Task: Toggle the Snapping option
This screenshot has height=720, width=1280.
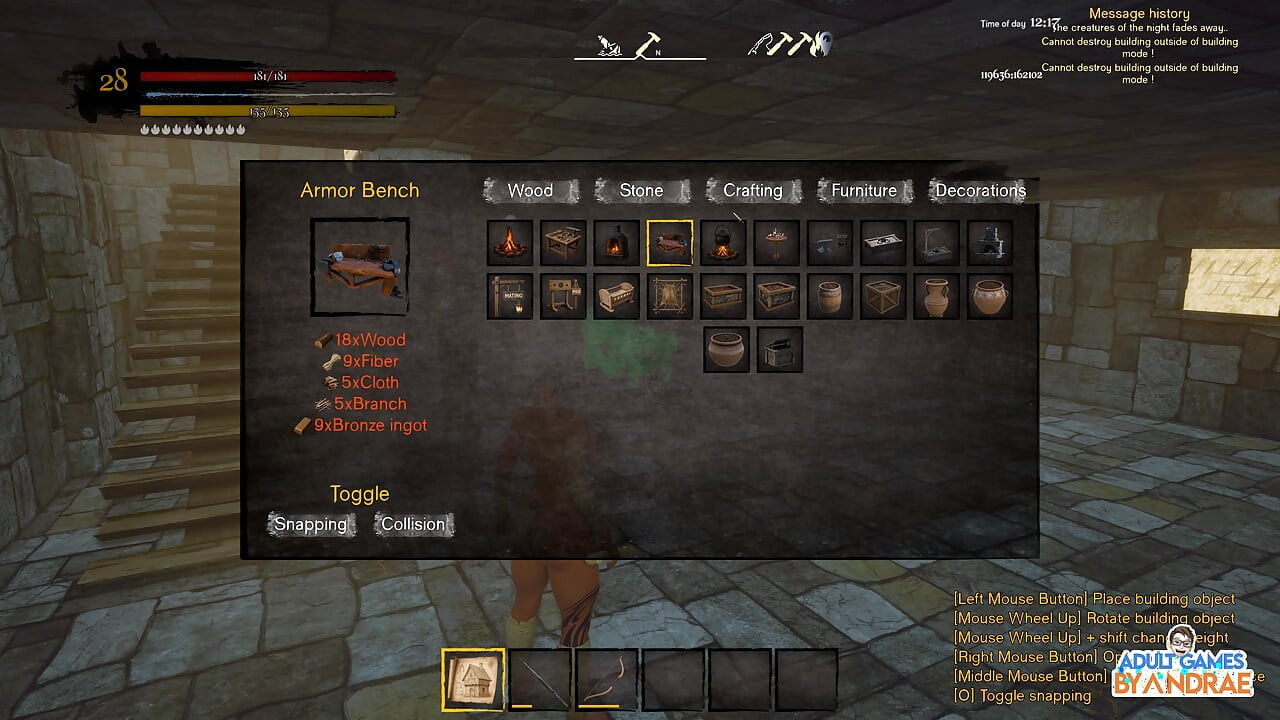Action: point(311,524)
